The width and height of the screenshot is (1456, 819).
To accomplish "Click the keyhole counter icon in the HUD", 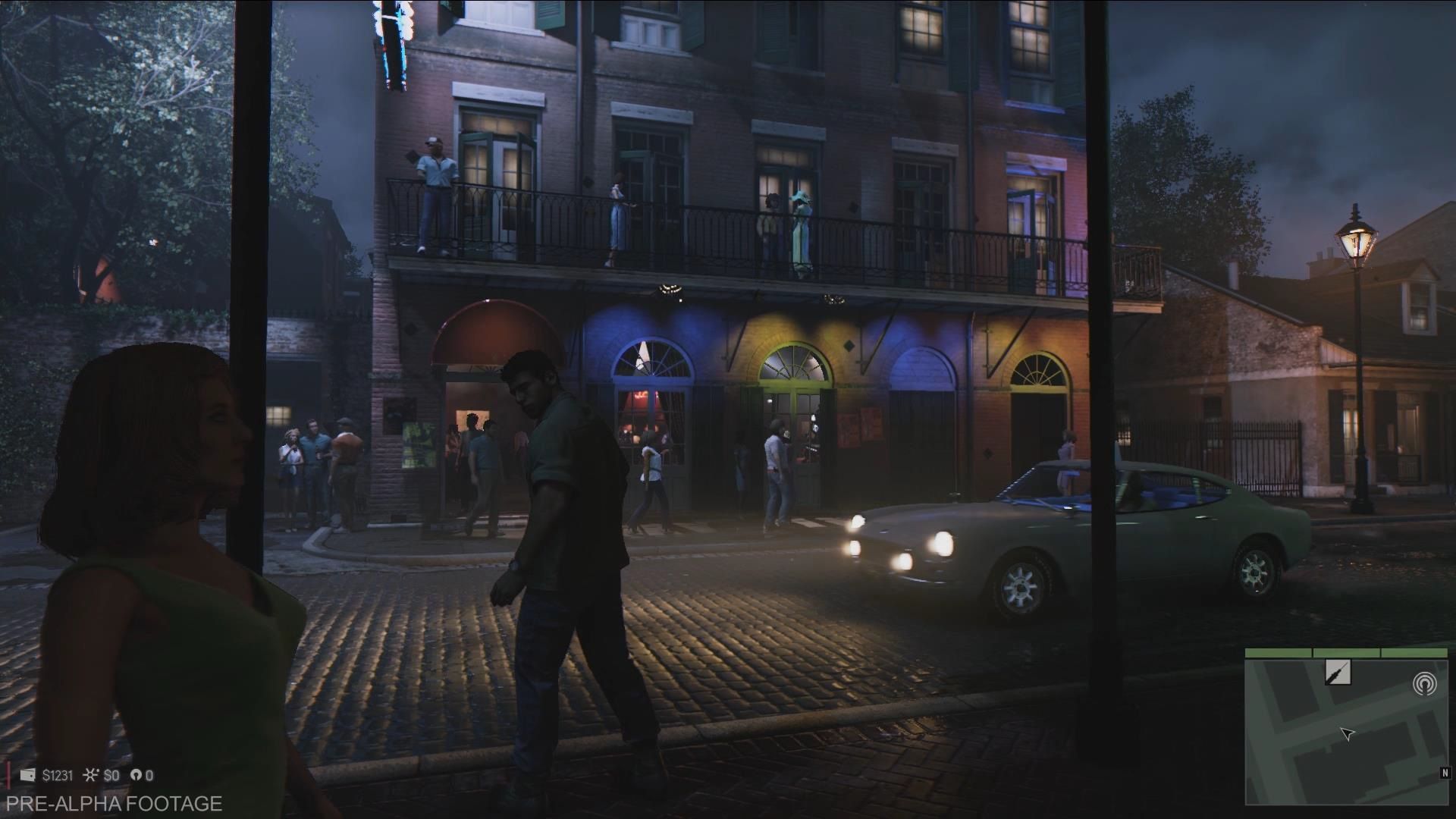I will pos(137,774).
